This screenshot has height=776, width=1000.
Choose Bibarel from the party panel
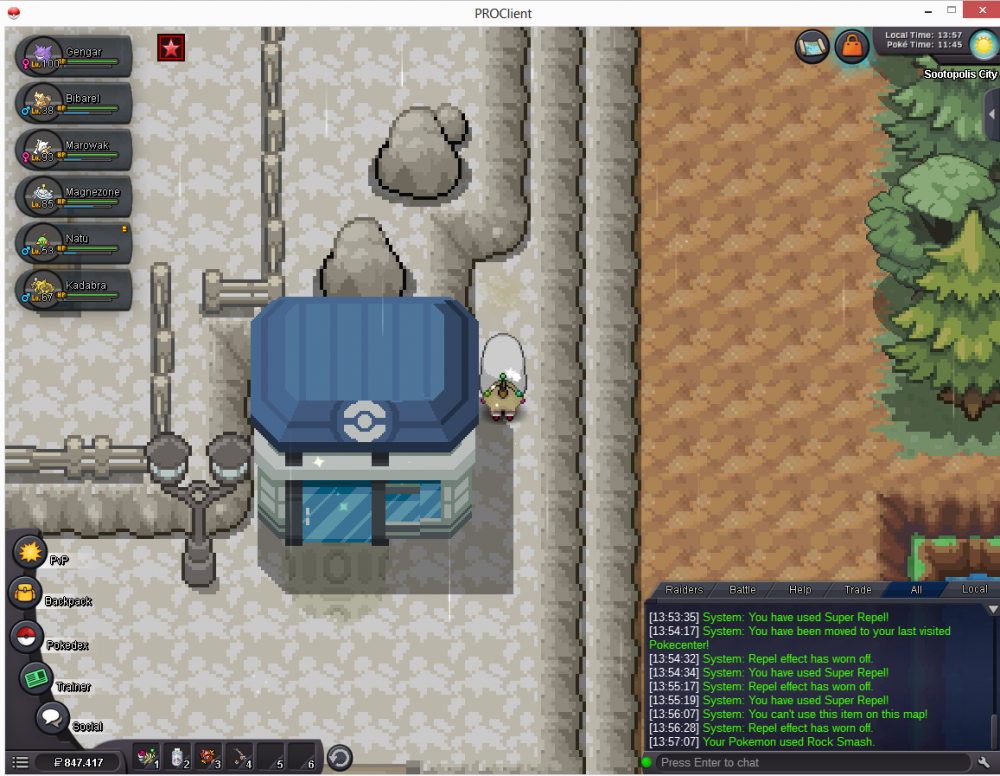(75, 103)
